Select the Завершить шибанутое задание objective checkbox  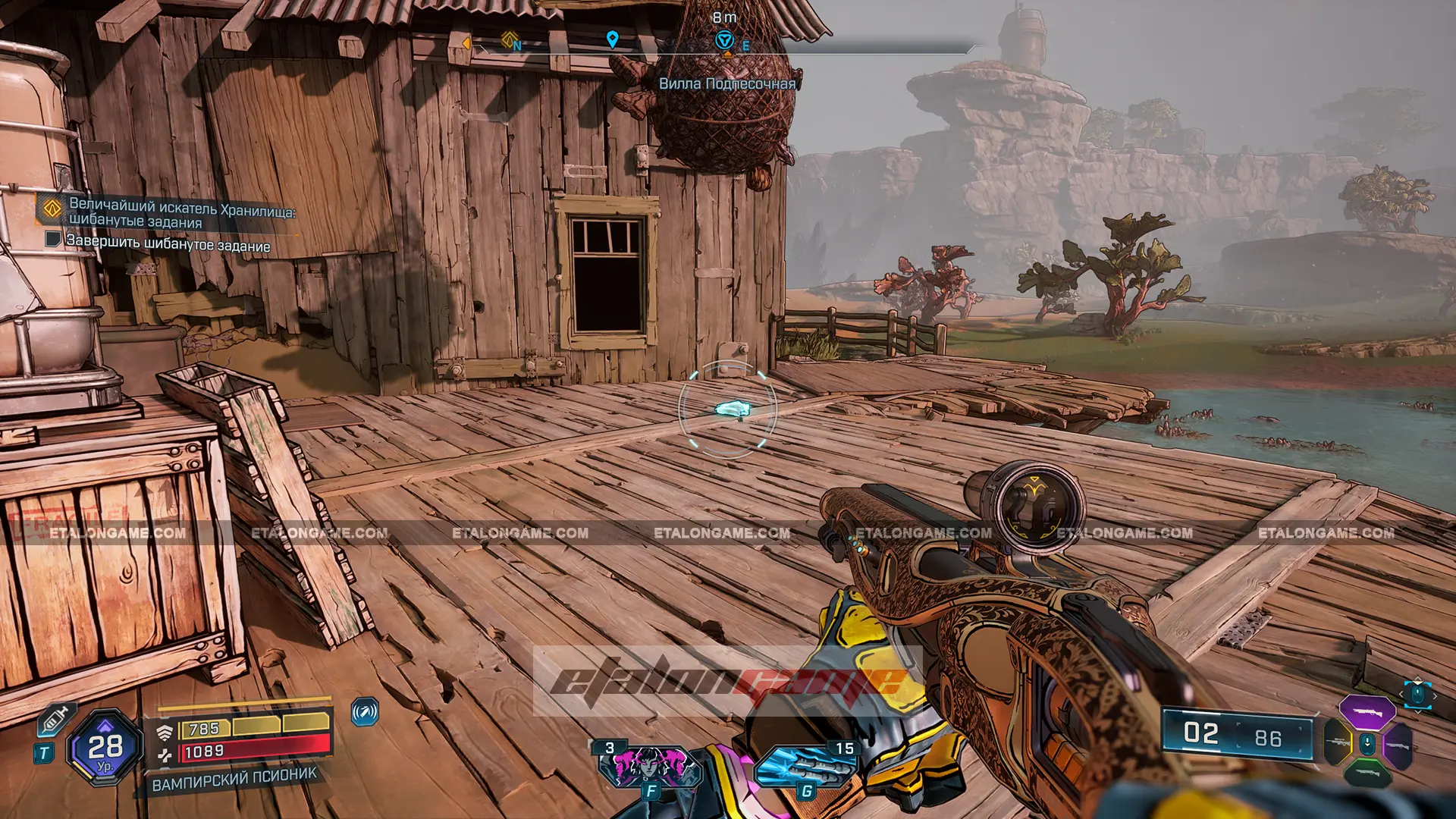[x=52, y=240]
